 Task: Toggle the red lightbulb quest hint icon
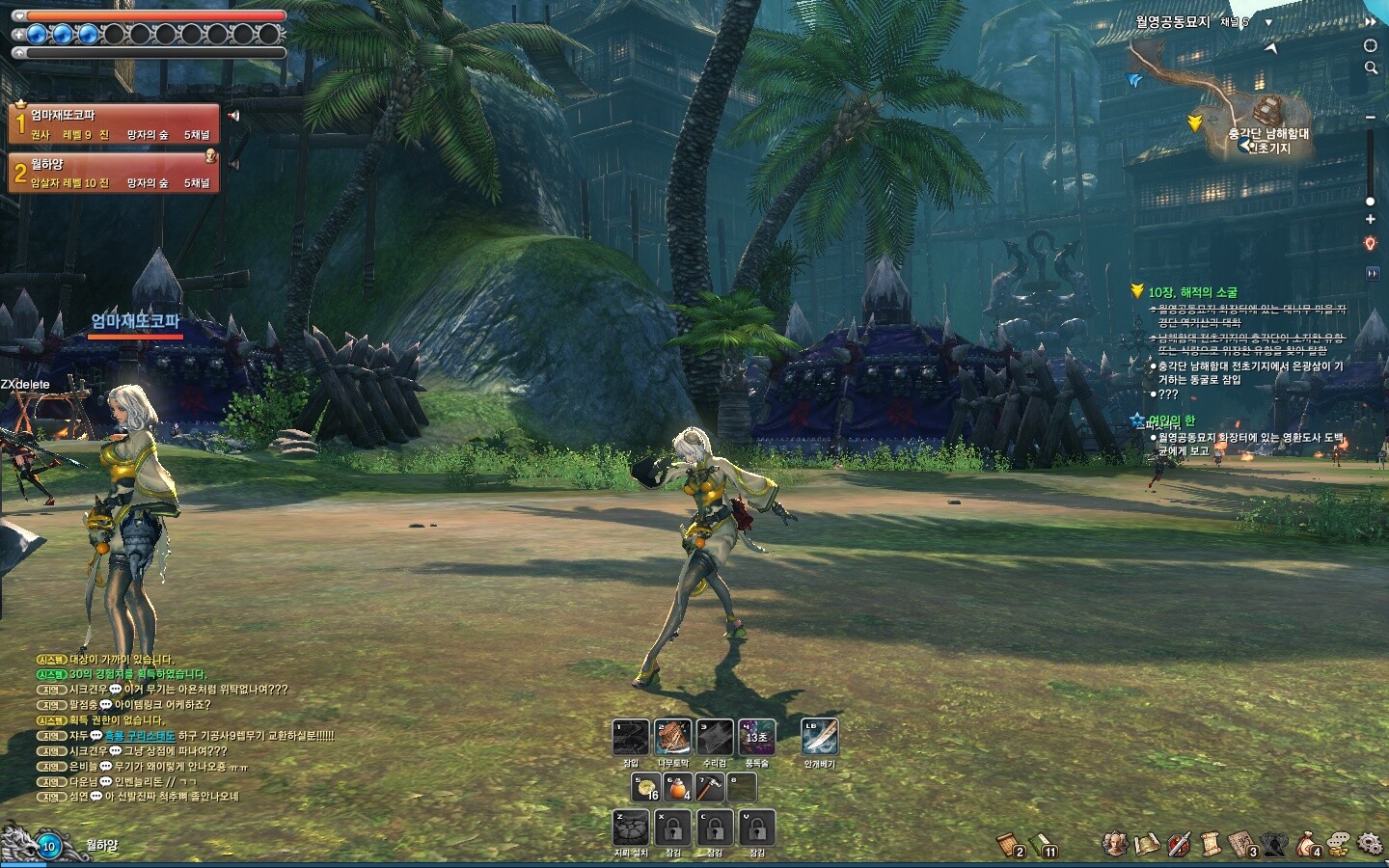tap(1370, 244)
